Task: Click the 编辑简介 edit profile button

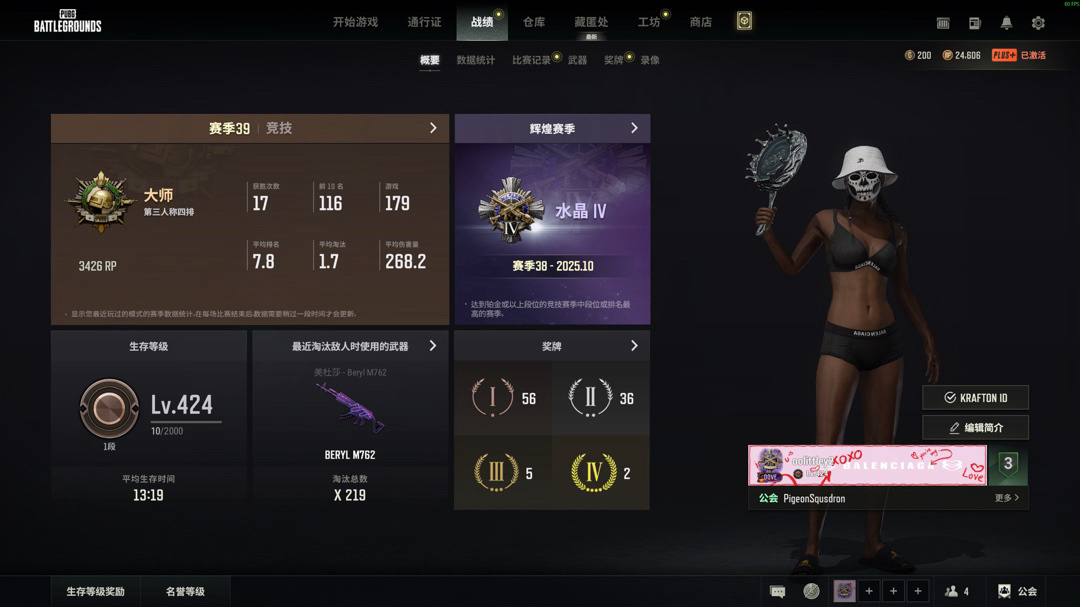Action: point(975,428)
